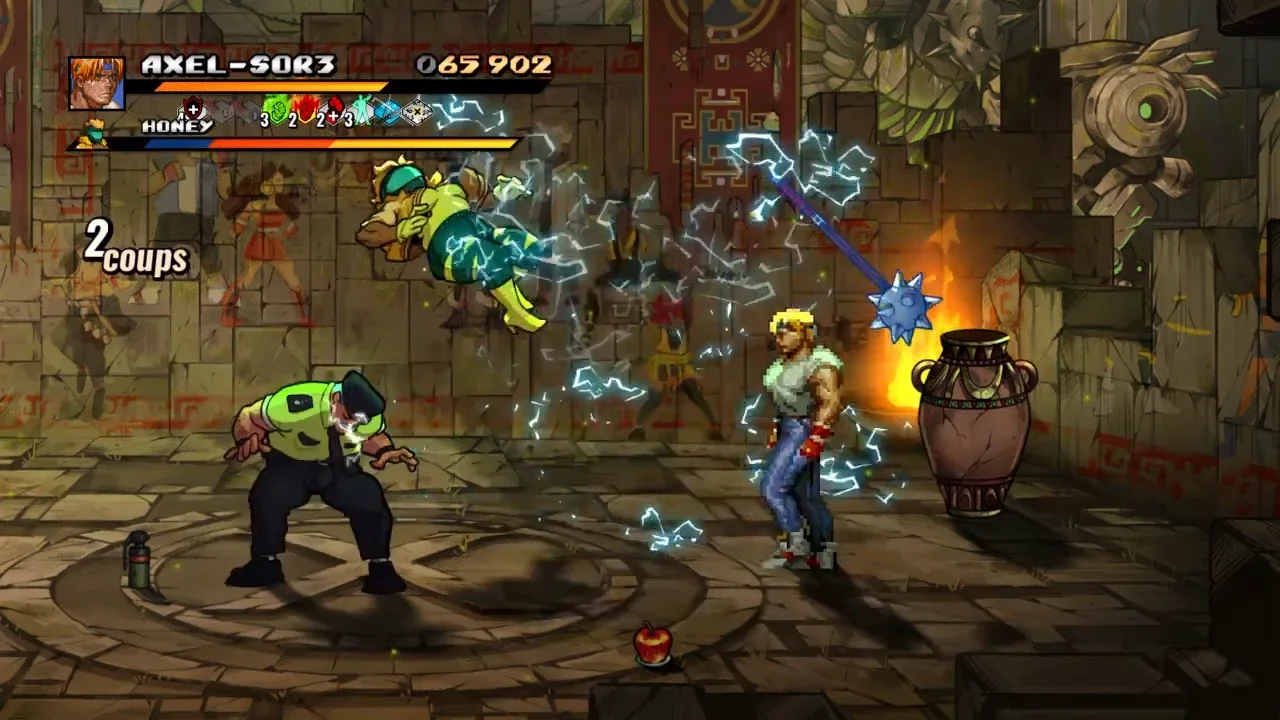Click Axel's character portrait
The image size is (1280, 720).
coord(97,83)
